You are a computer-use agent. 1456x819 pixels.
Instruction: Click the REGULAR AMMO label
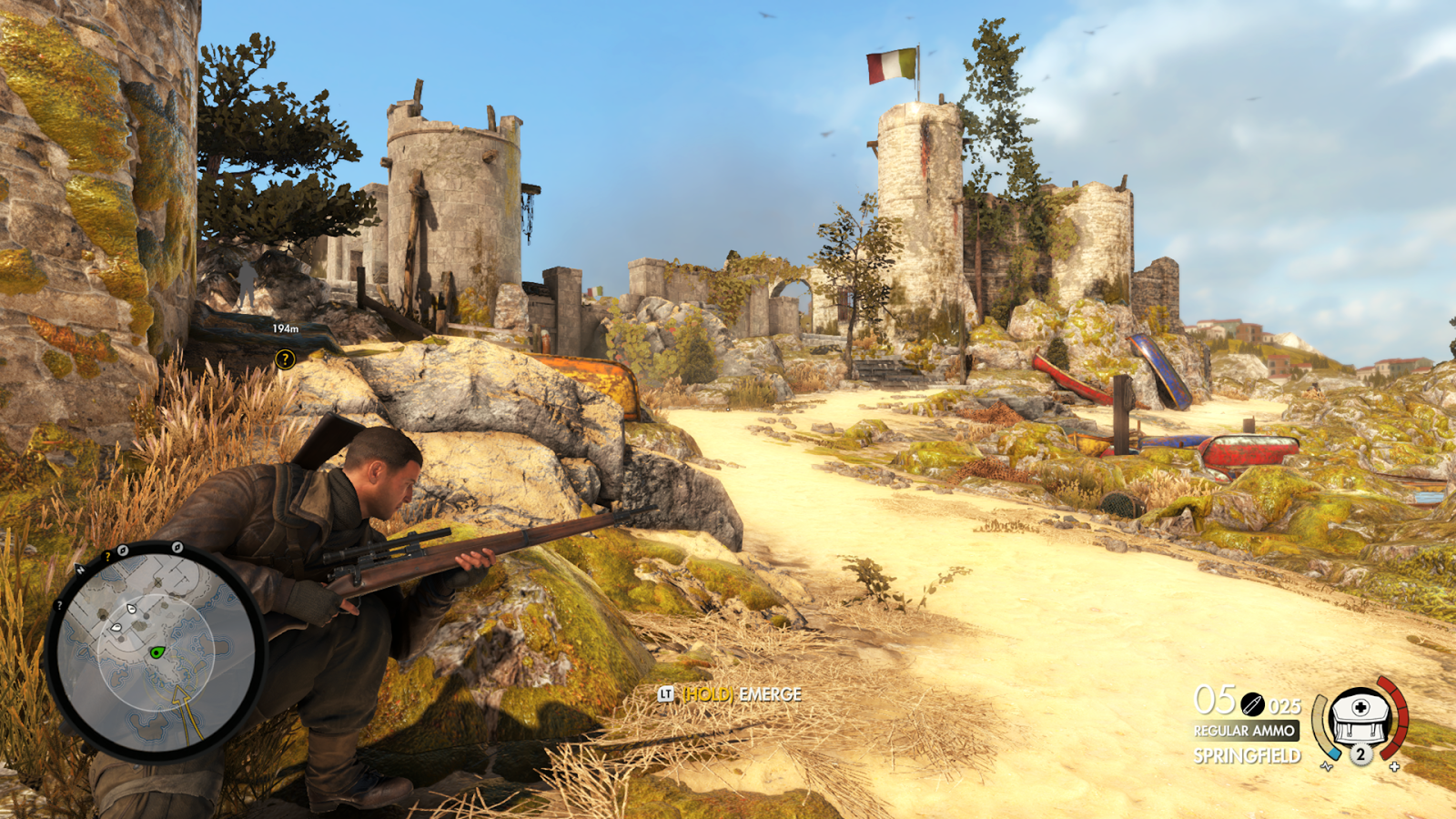point(1245,730)
